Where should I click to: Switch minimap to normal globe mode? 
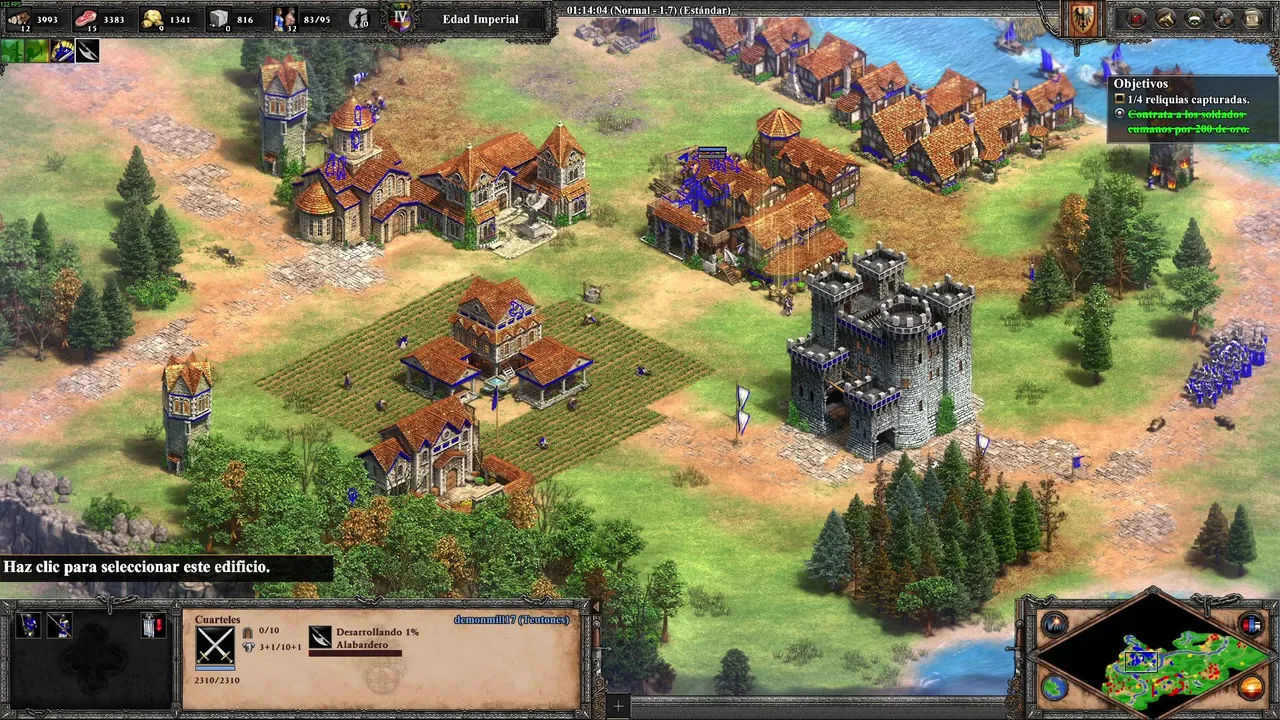point(1054,687)
